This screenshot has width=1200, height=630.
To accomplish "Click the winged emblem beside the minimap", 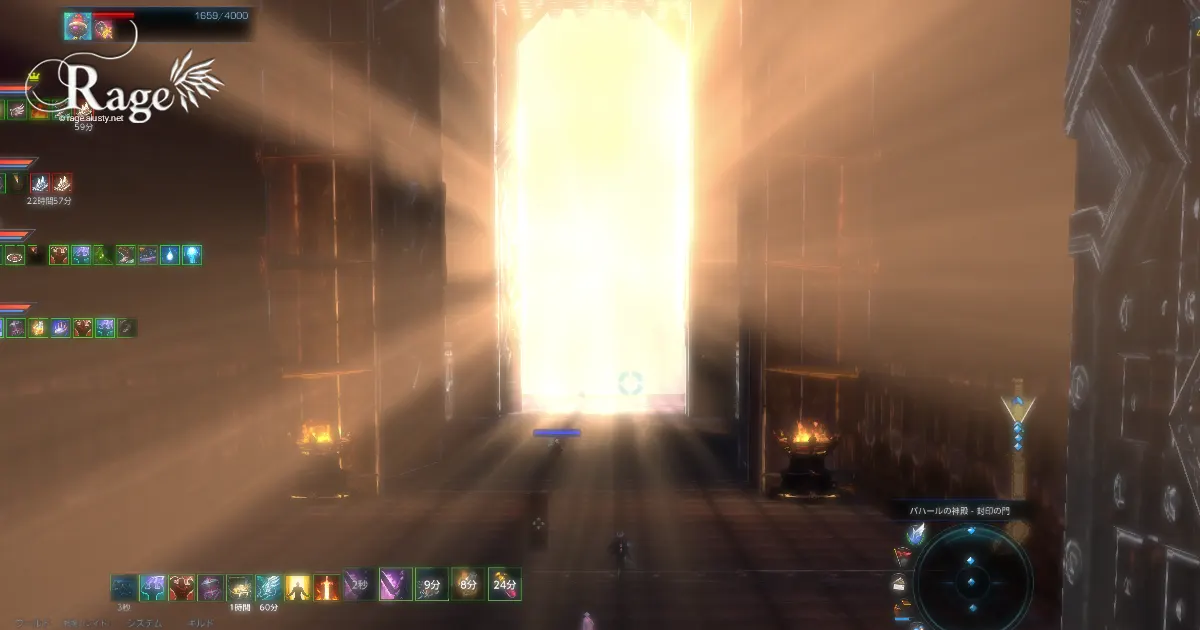I will 916,535.
